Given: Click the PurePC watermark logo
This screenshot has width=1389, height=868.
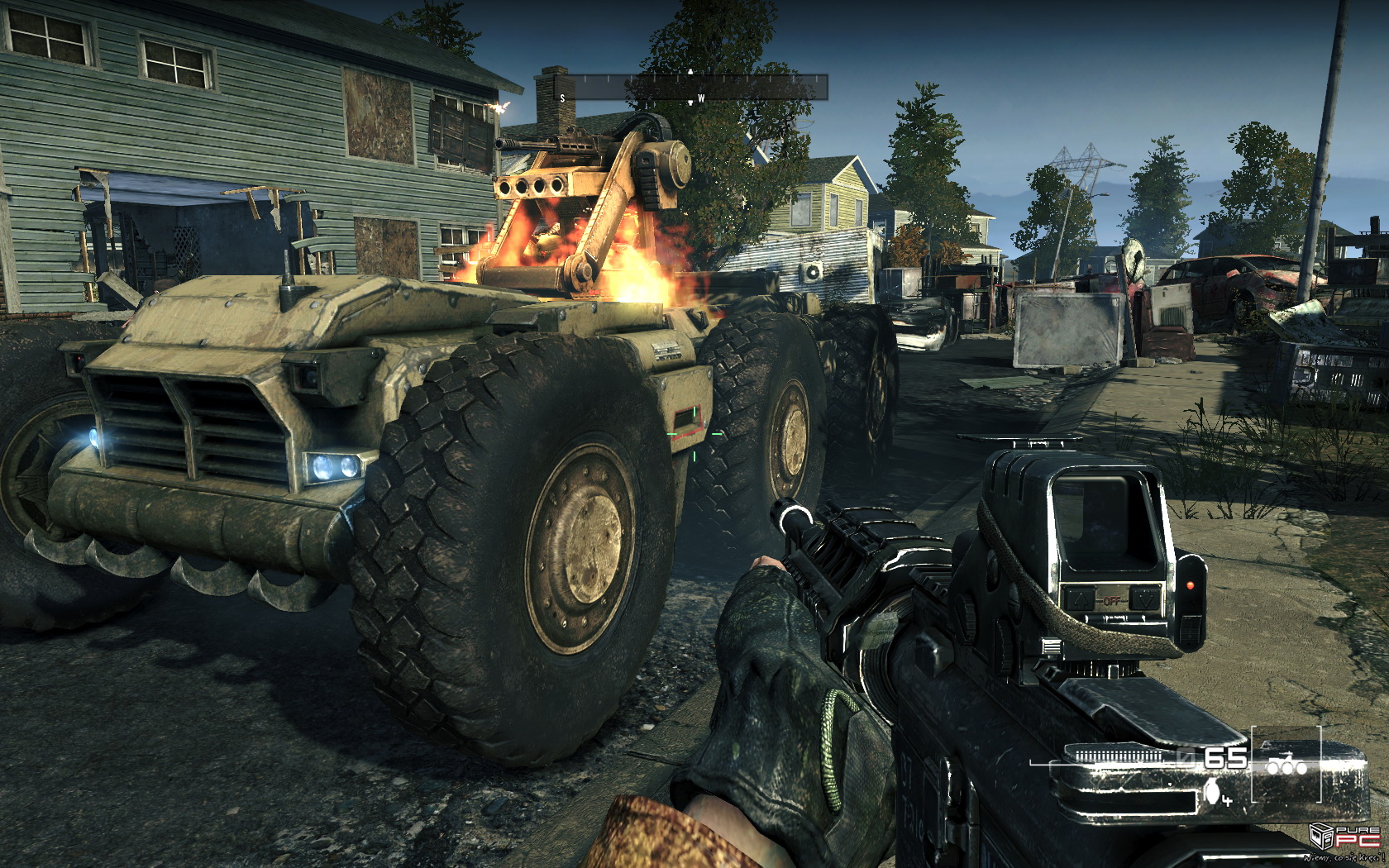Looking at the screenshot, I should tap(1344, 837).
